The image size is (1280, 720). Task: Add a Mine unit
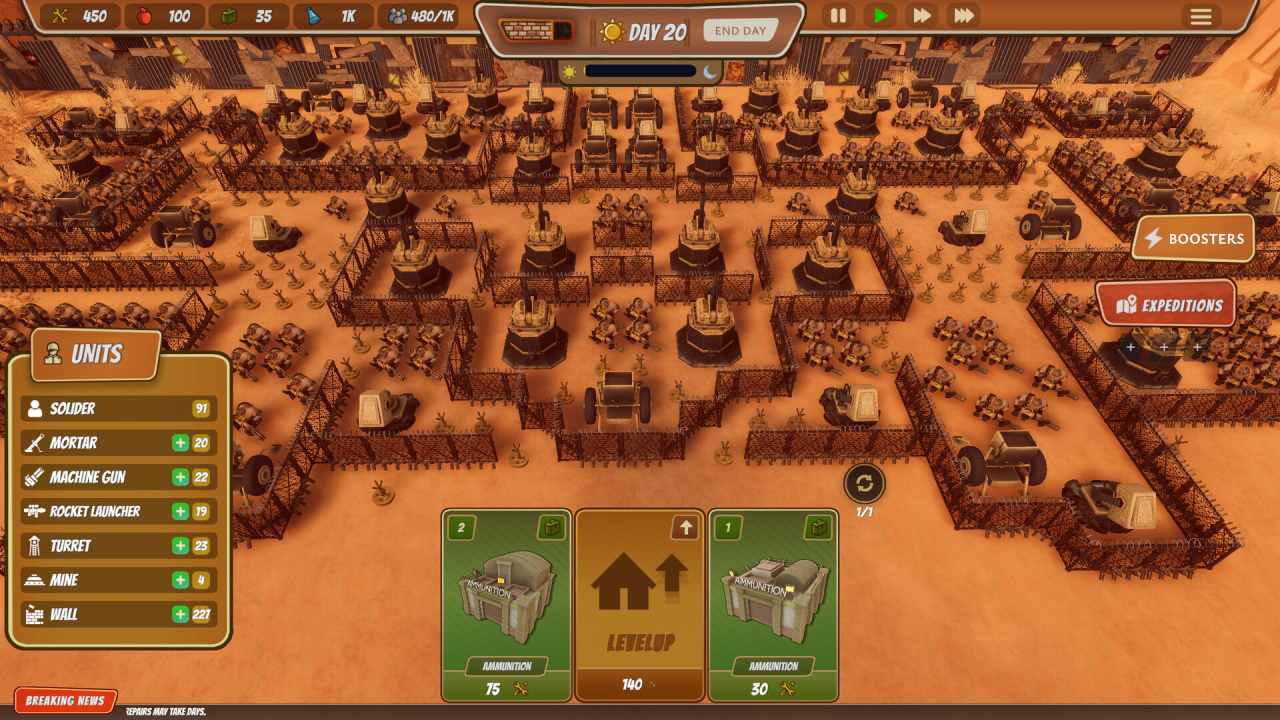click(x=181, y=580)
